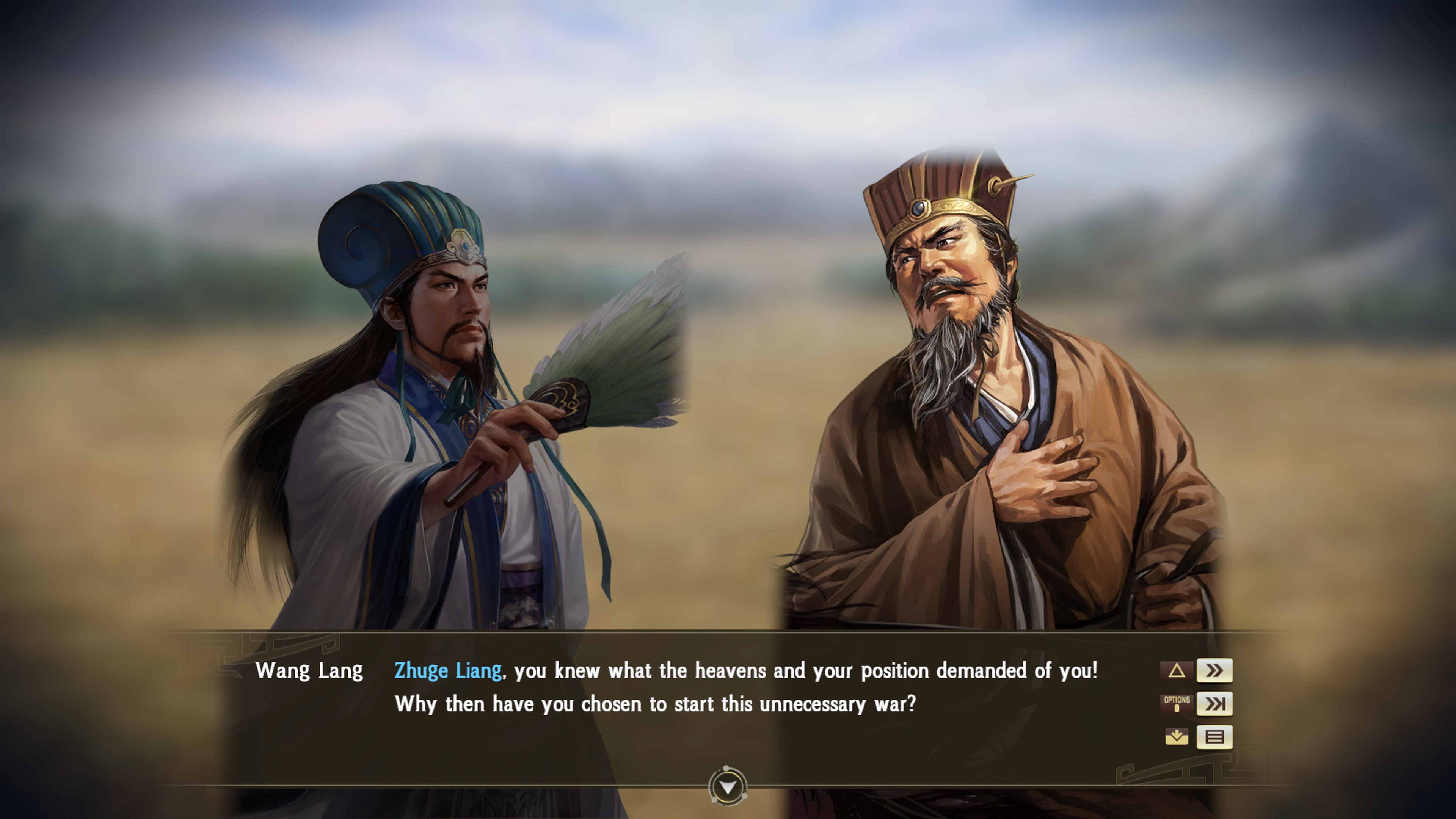Open the message log list icon
The image size is (1456, 819).
[1215, 737]
